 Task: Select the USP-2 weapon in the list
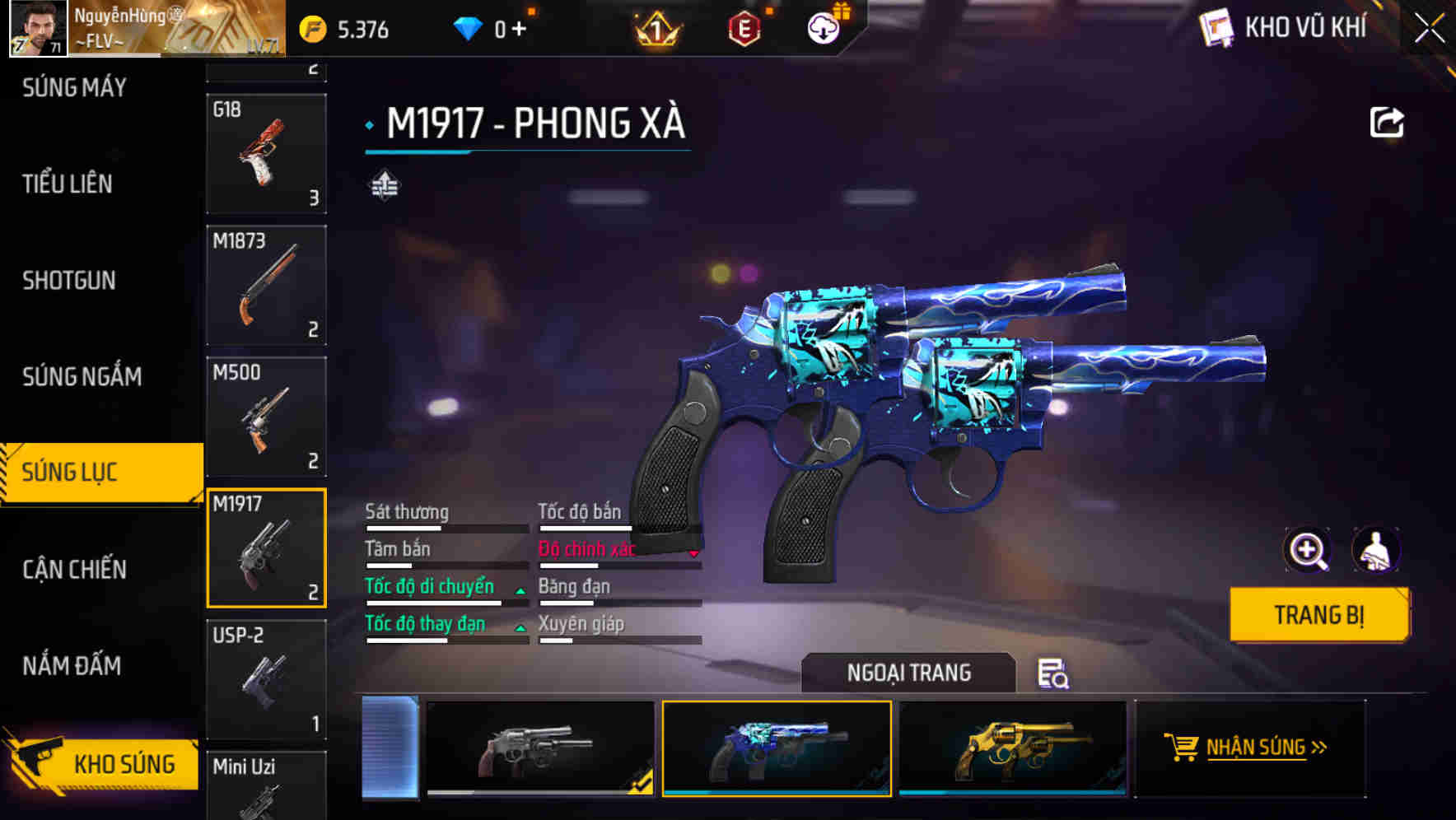tap(265, 678)
